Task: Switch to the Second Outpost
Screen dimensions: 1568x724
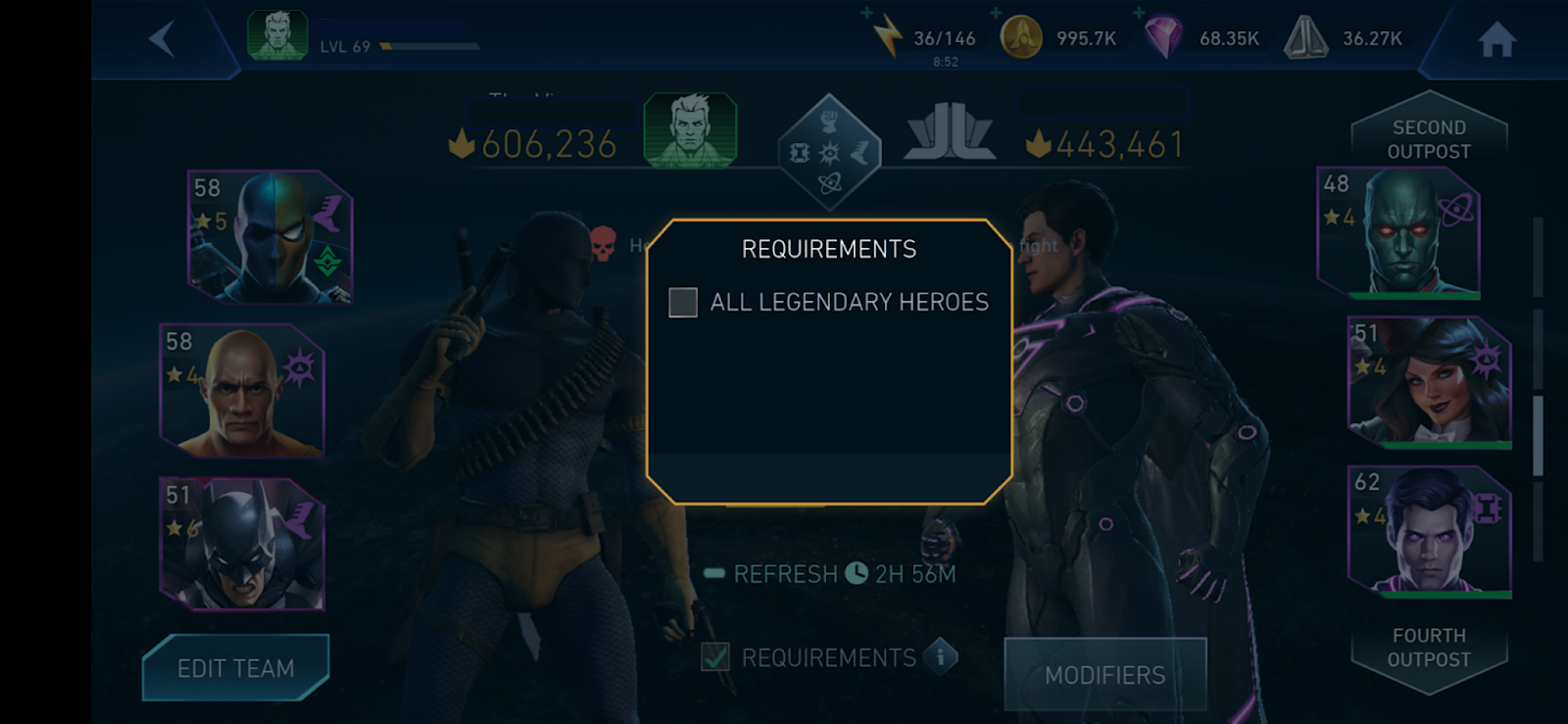Action: (1429, 139)
